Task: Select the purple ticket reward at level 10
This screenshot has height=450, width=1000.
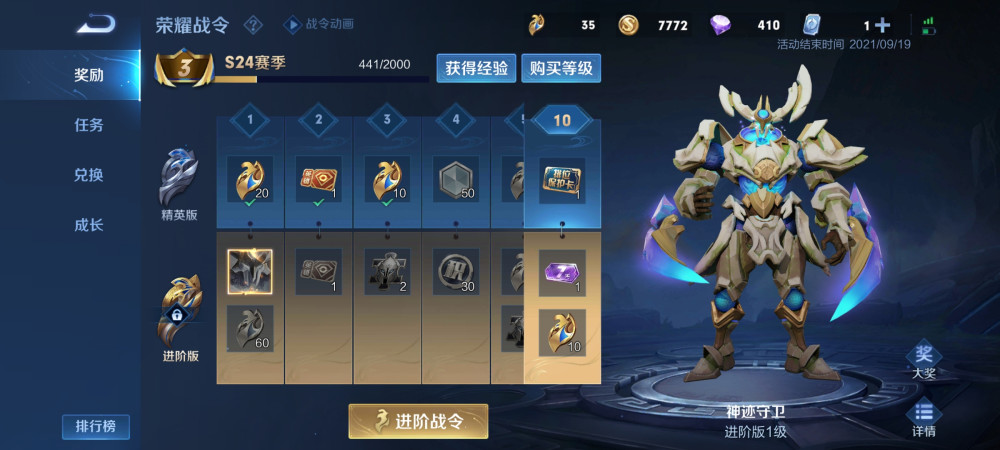Action: [x=562, y=273]
